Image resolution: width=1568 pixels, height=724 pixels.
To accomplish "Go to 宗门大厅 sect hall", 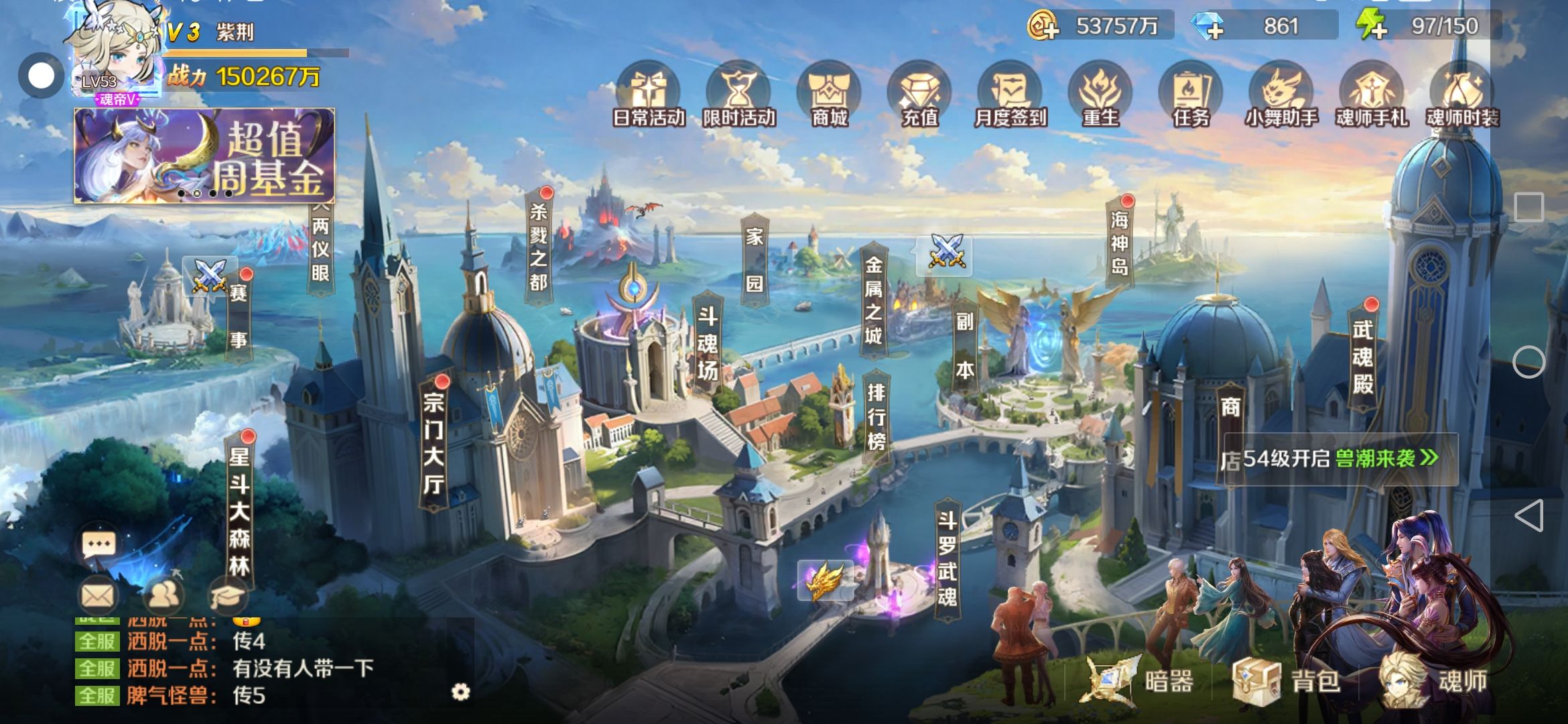I will [x=434, y=444].
